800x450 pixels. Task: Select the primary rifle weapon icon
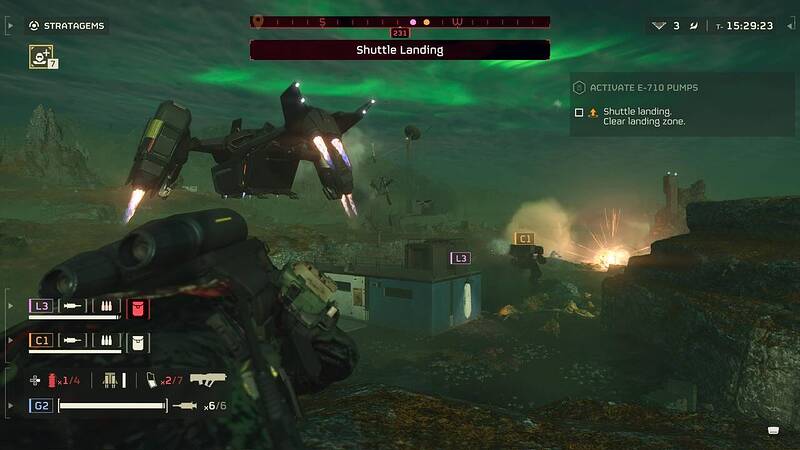point(208,379)
